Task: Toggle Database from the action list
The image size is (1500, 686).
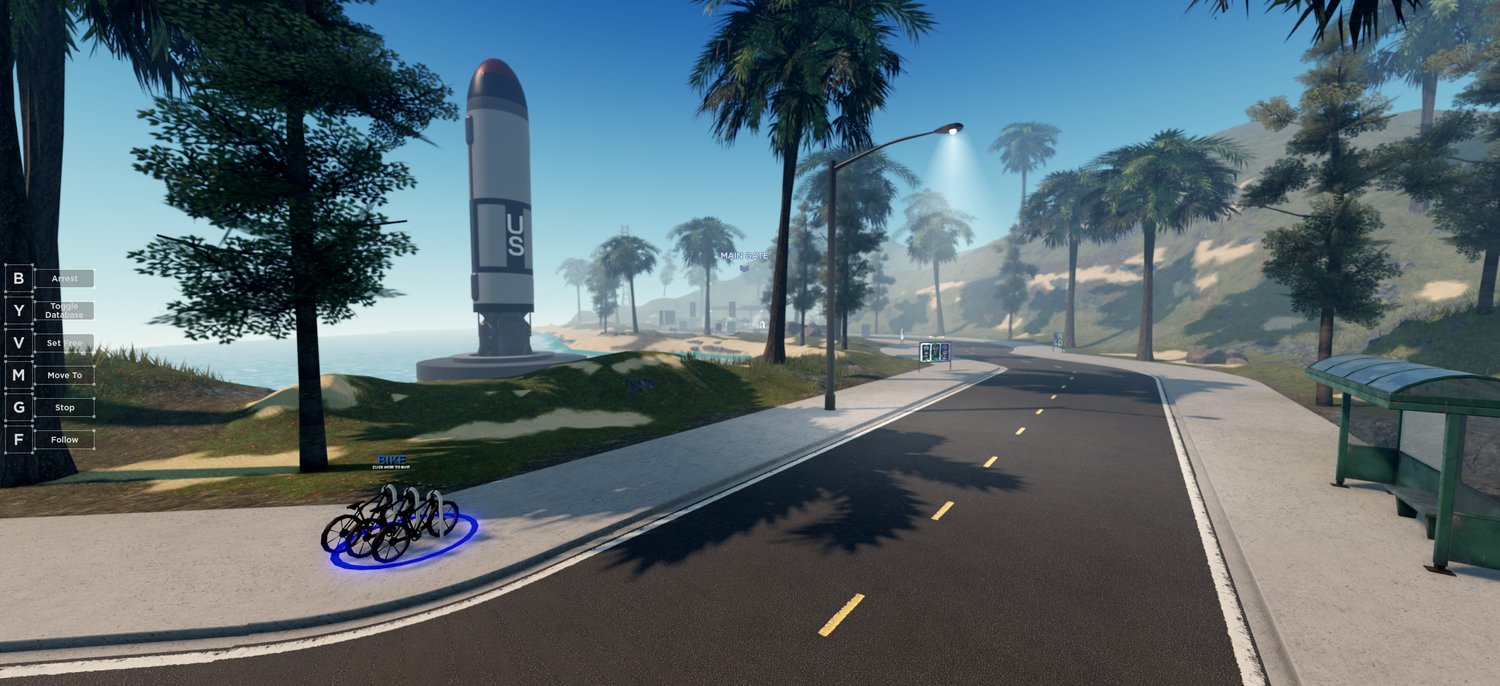Action: click(x=64, y=311)
